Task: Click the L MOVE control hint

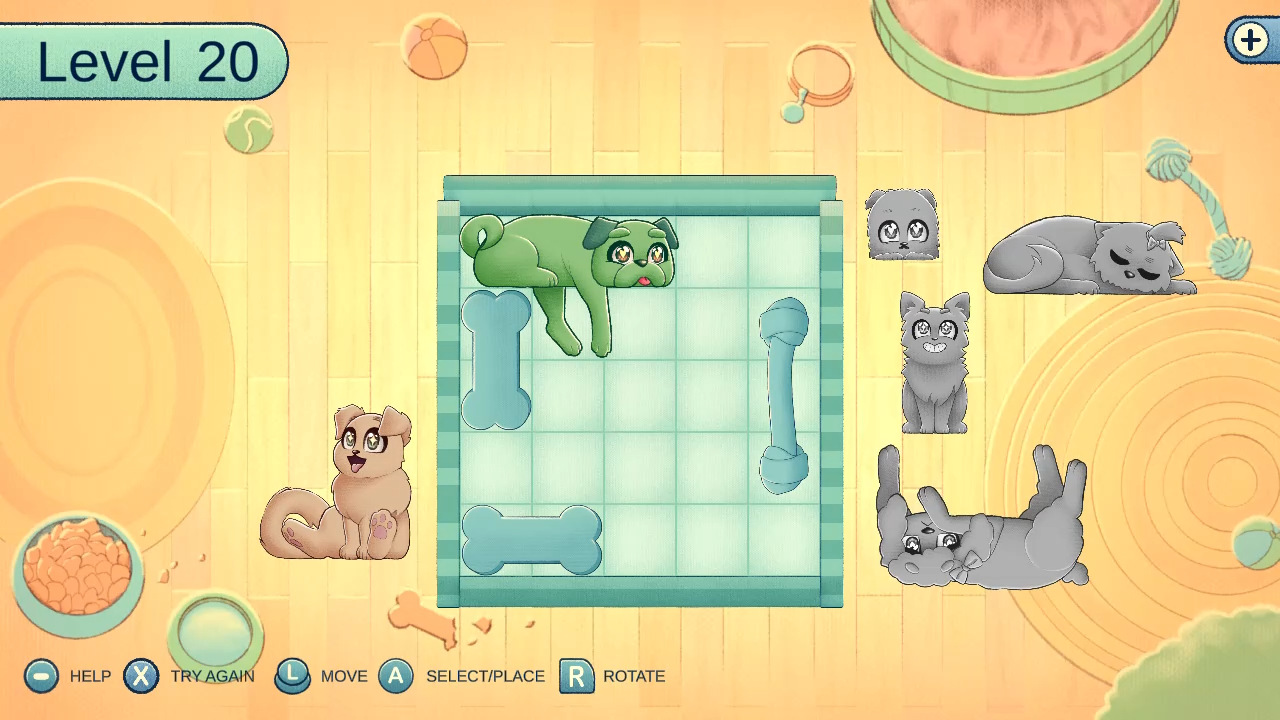Action: coord(293,676)
